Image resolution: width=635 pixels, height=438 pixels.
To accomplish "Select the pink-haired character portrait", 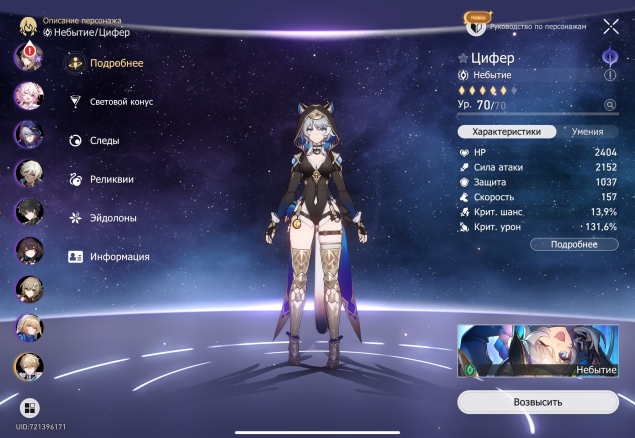I will (27, 95).
